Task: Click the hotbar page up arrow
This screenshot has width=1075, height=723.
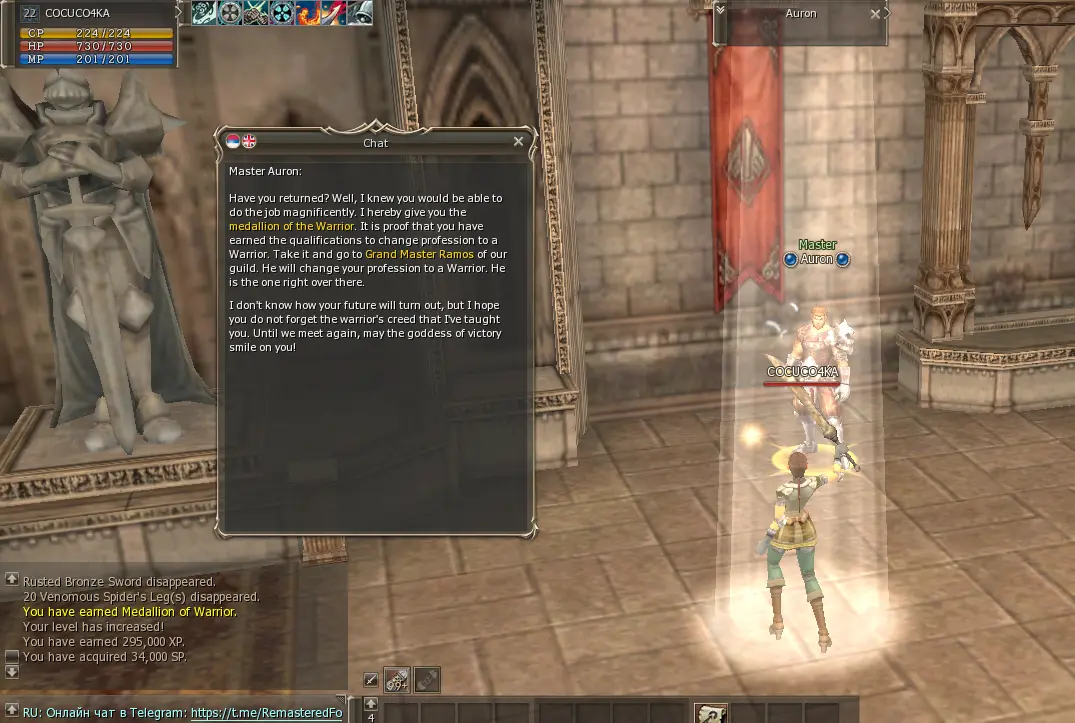Action: click(x=371, y=703)
